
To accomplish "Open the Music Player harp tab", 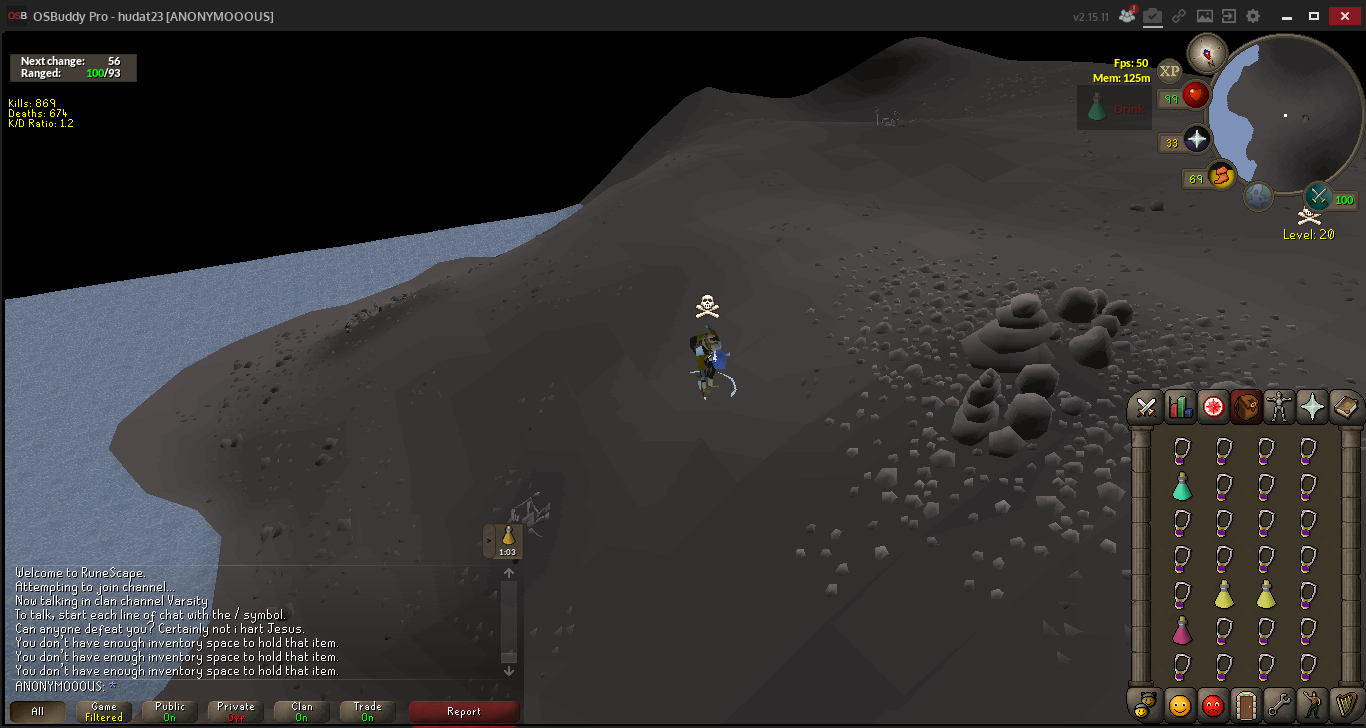I will click(x=1345, y=704).
